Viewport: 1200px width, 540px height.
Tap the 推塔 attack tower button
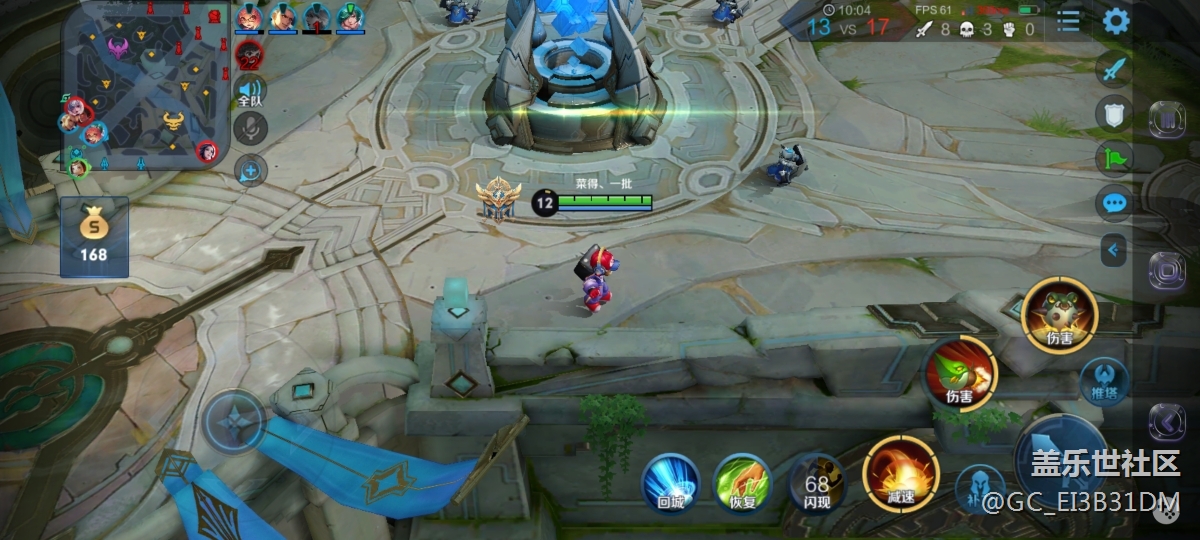click(1104, 381)
